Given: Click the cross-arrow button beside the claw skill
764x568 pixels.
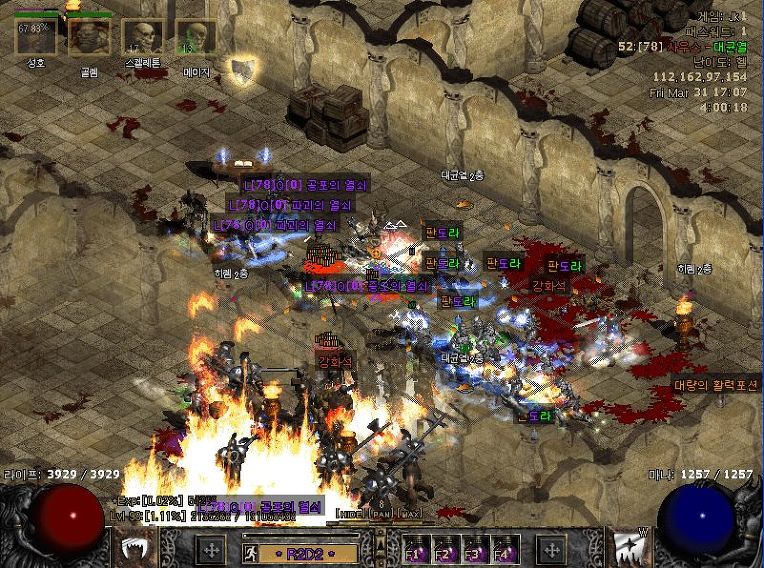Looking at the screenshot, I should (x=211, y=549).
